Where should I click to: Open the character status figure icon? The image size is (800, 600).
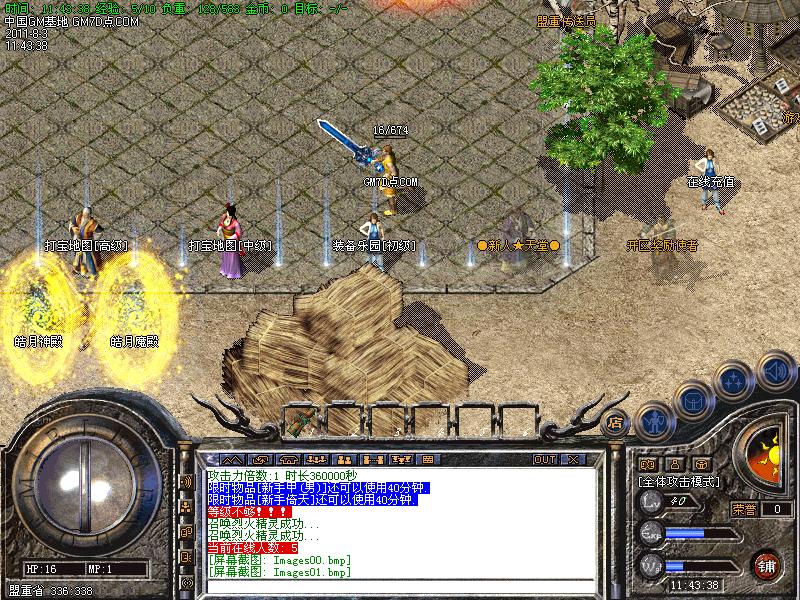pos(652,421)
